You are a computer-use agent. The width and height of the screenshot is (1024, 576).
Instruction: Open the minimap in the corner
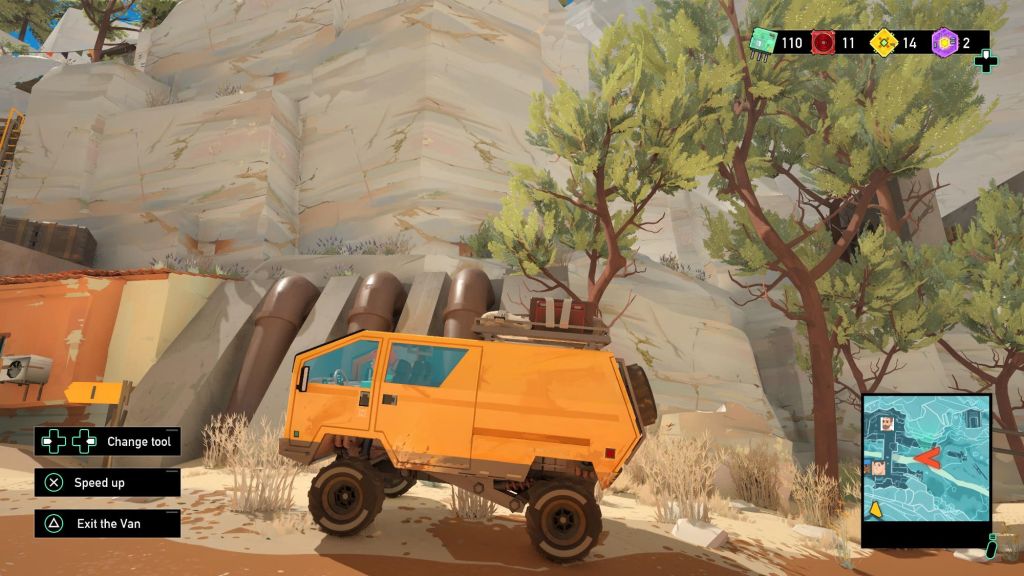[926, 471]
